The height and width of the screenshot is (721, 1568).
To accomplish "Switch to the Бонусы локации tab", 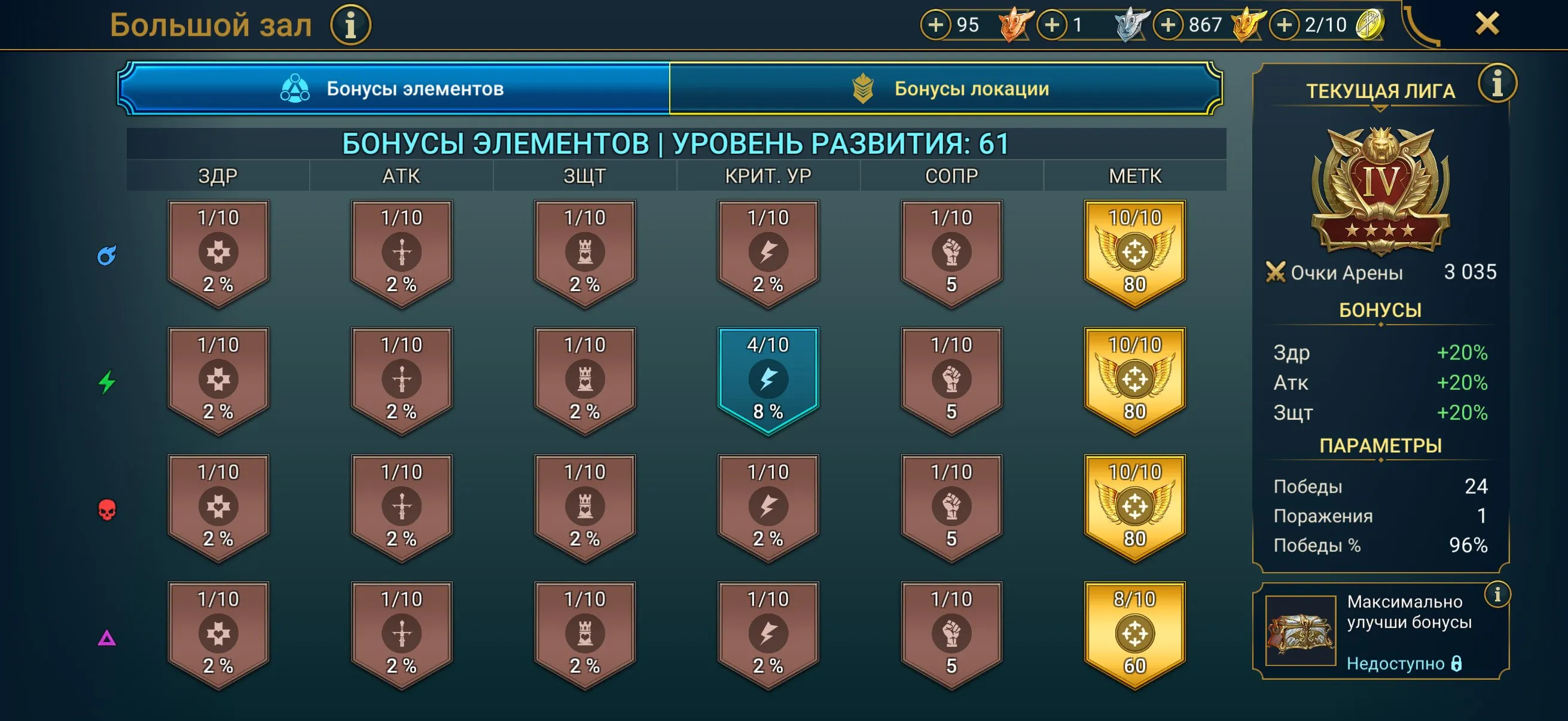I will (962, 90).
